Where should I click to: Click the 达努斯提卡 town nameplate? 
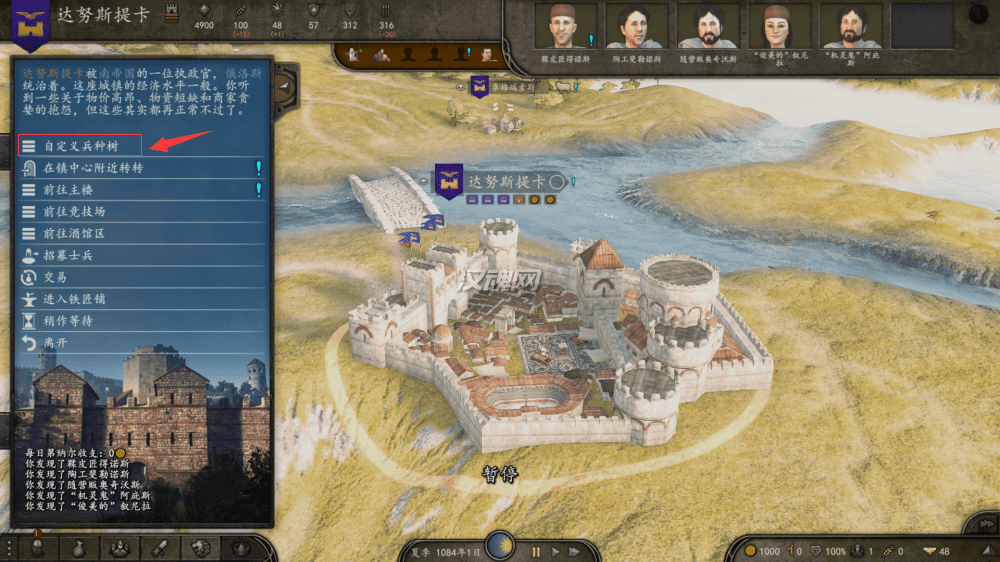pyautogui.click(x=505, y=182)
